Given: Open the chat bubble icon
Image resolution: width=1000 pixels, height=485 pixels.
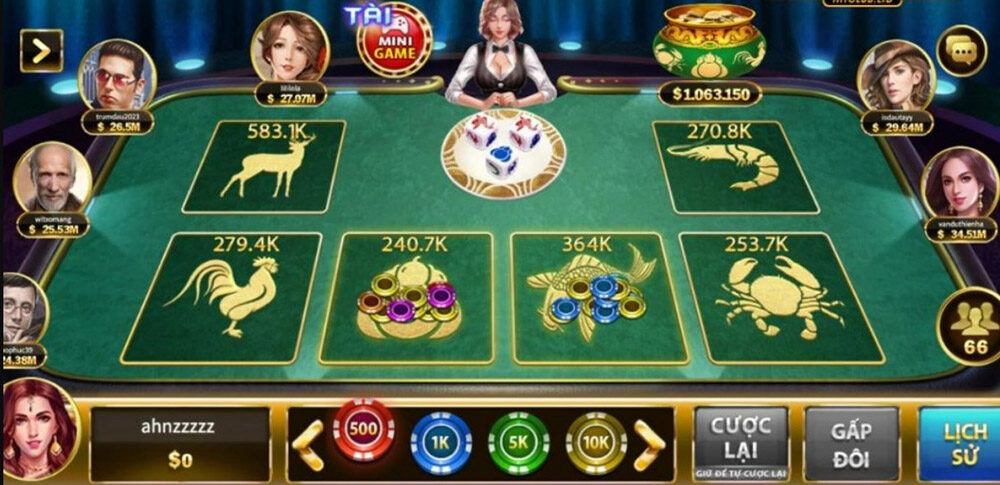Looking at the screenshot, I should pyautogui.click(x=961, y=50).
